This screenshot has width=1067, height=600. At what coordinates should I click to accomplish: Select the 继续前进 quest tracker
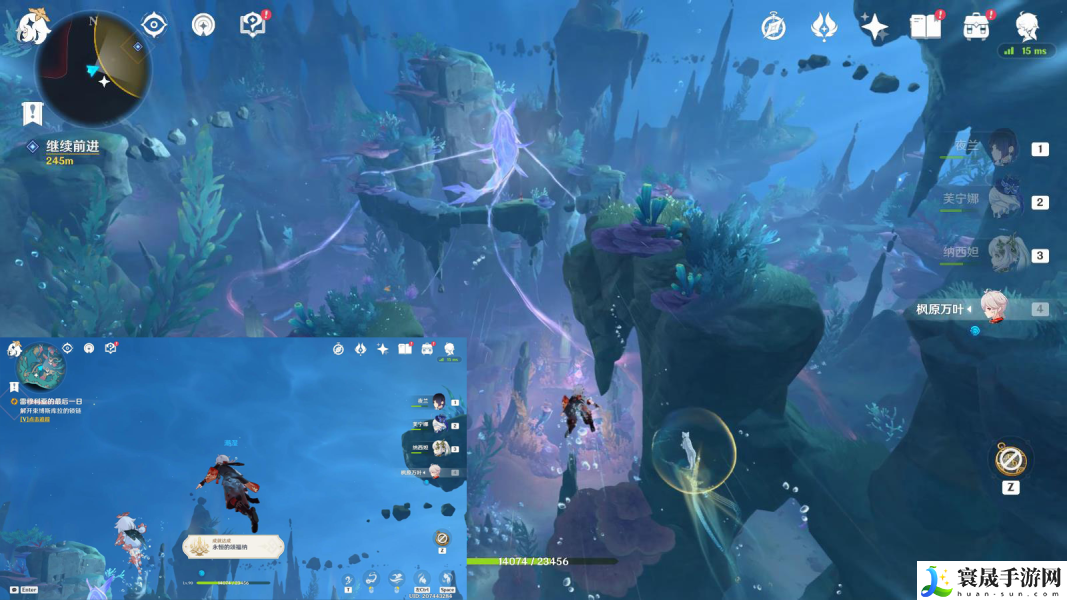72,146
